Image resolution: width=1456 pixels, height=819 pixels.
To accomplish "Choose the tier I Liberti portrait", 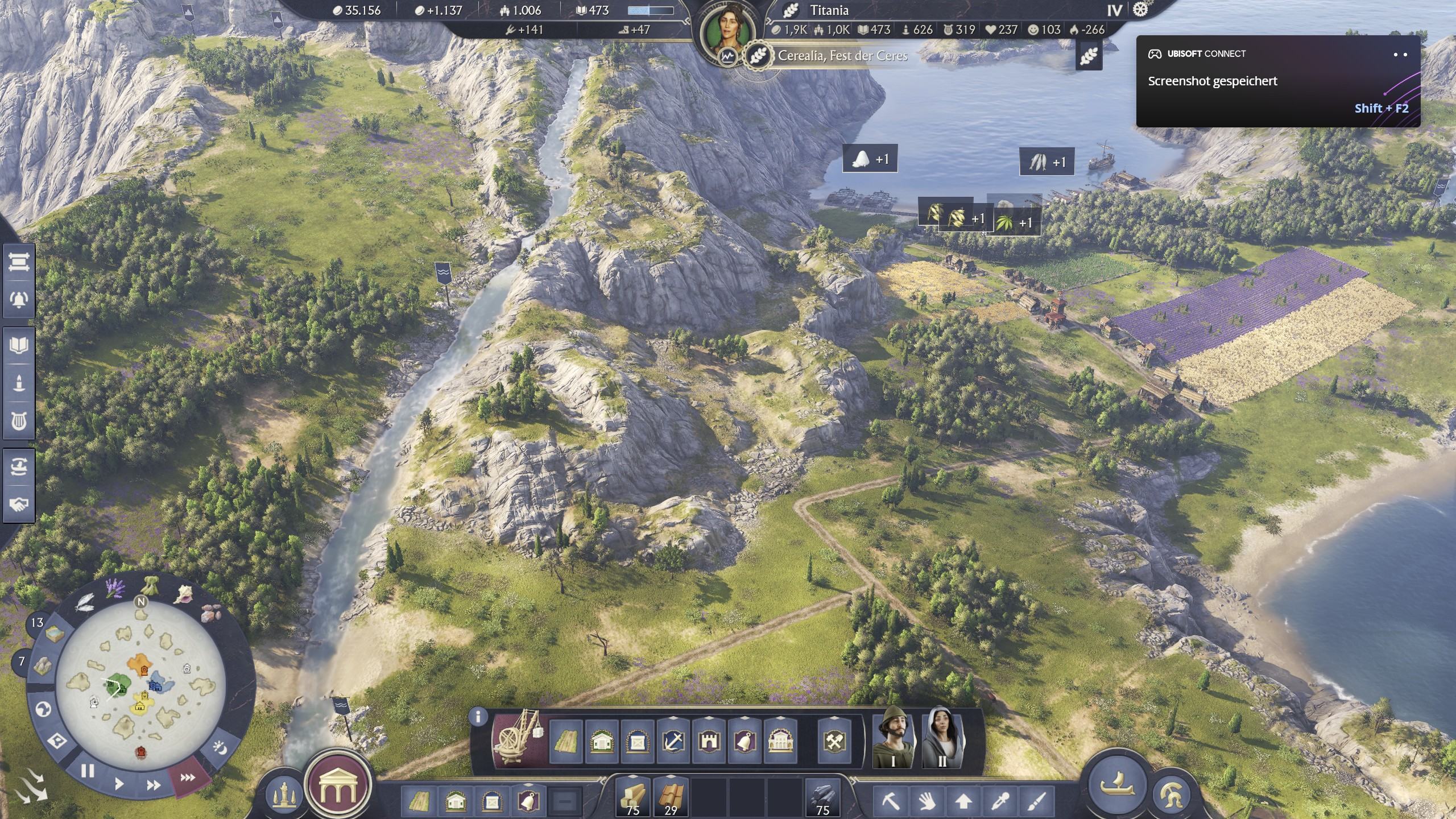I will (x=893, y=738).
